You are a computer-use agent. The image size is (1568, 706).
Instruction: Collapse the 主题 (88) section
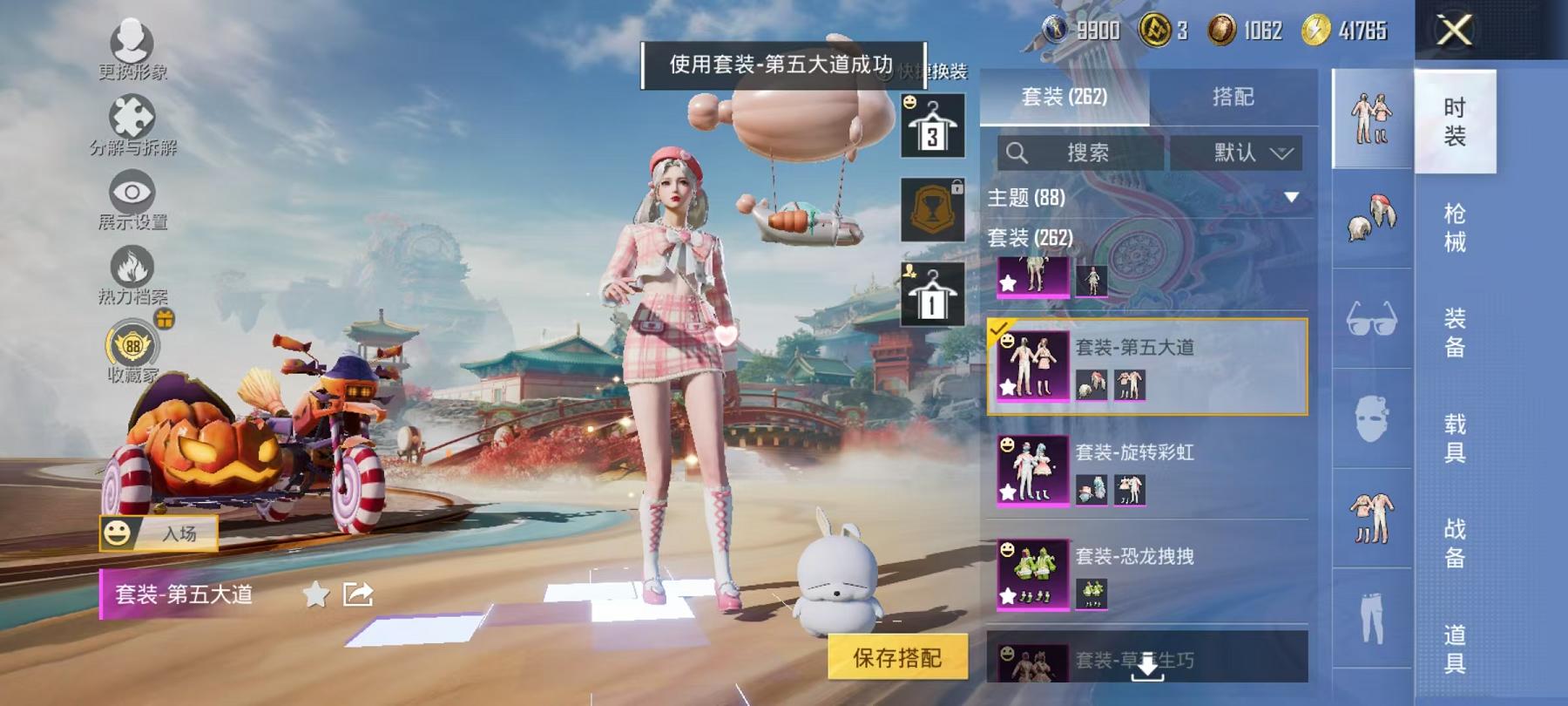1293,198
